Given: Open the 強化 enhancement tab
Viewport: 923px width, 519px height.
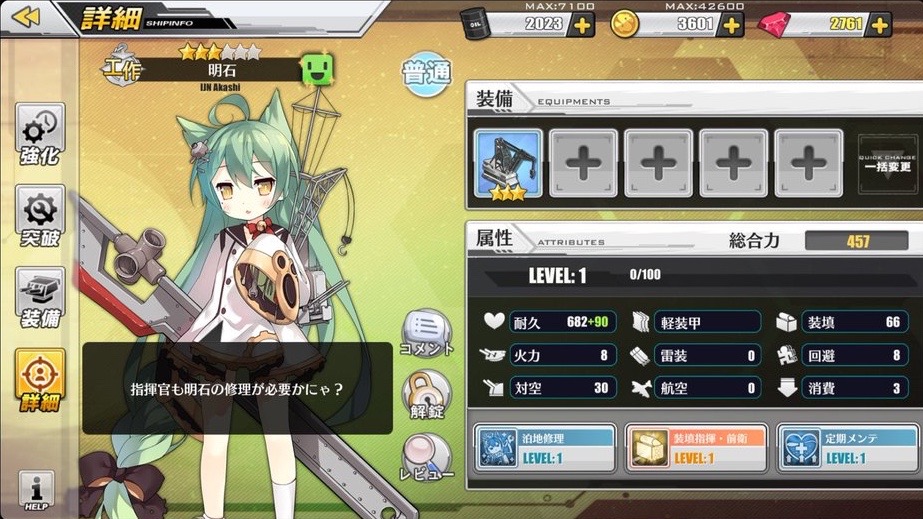Looking at the screenshot, I should (41, 136).
